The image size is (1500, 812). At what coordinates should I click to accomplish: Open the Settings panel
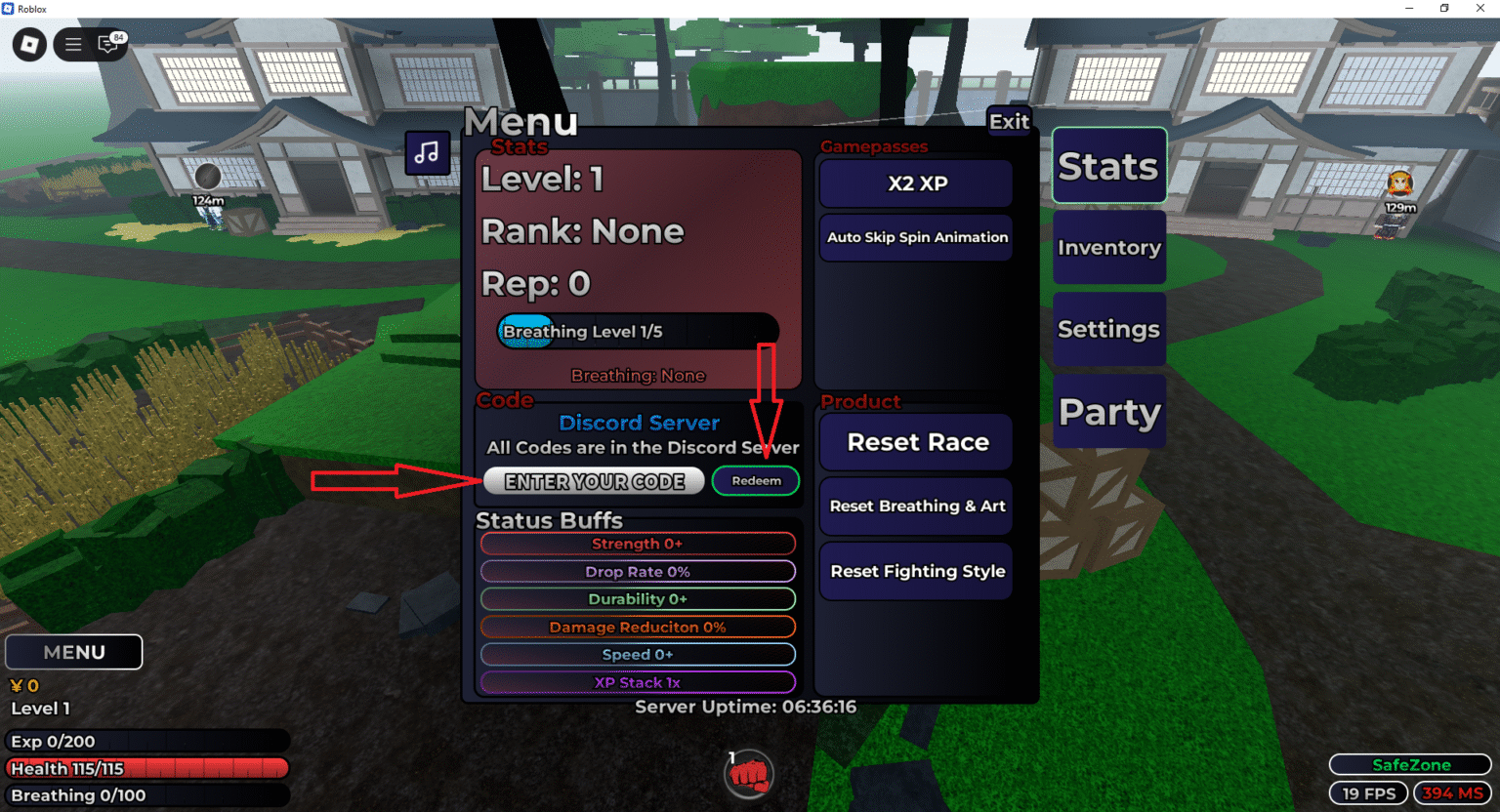coord(1108,329)
